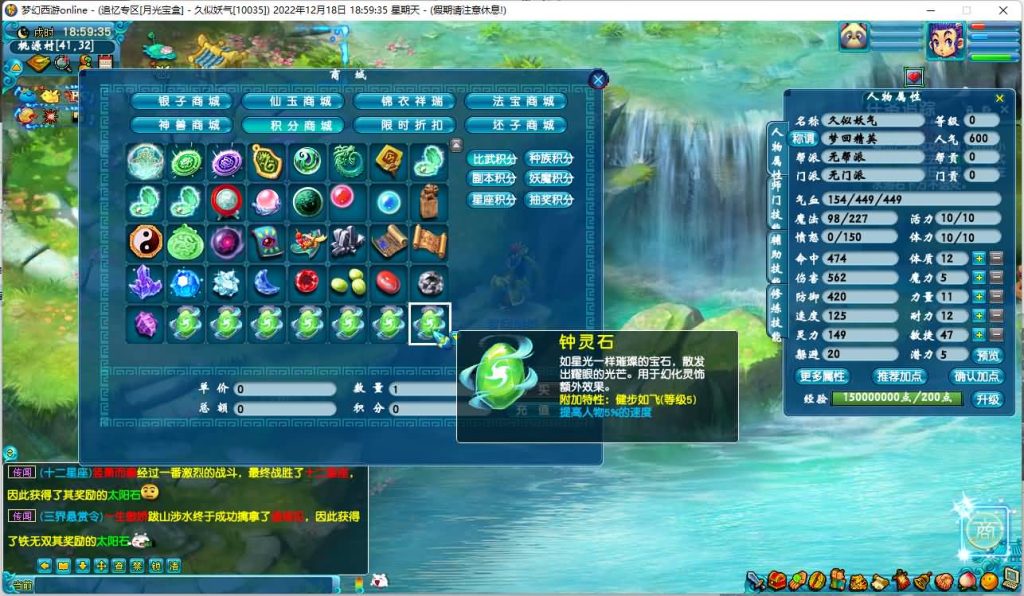Image resolution: width=1024 pixels, height=596 pixels.
Task: Apply the 推荐加点 recommended points
Action: pos(900,376)
